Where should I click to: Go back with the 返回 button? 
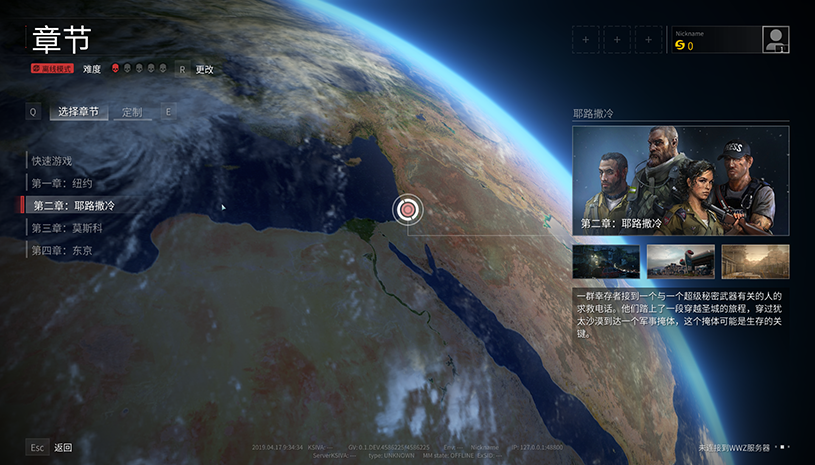click(x=63, y=447)
